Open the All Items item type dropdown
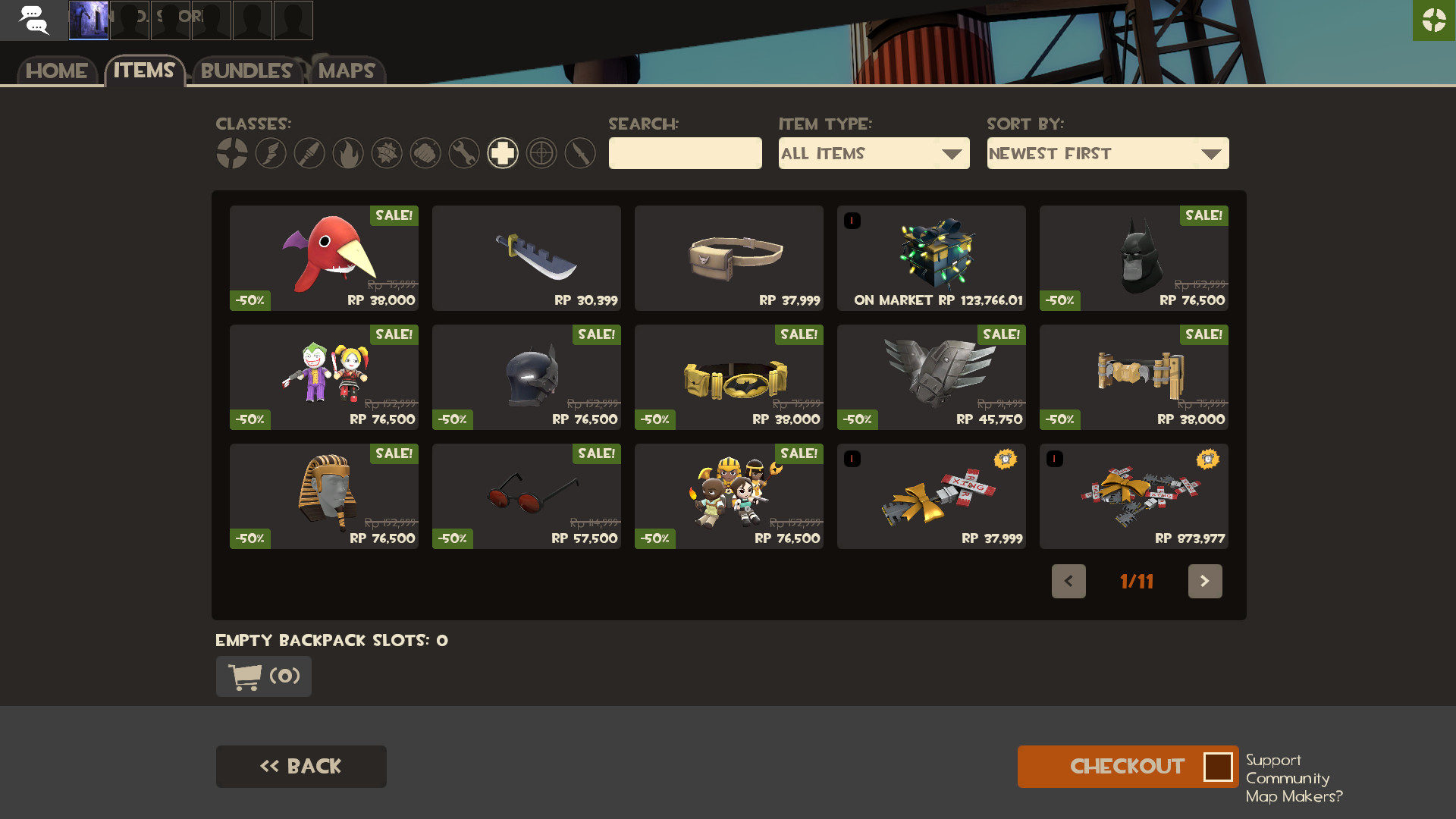 pos(874,153)
